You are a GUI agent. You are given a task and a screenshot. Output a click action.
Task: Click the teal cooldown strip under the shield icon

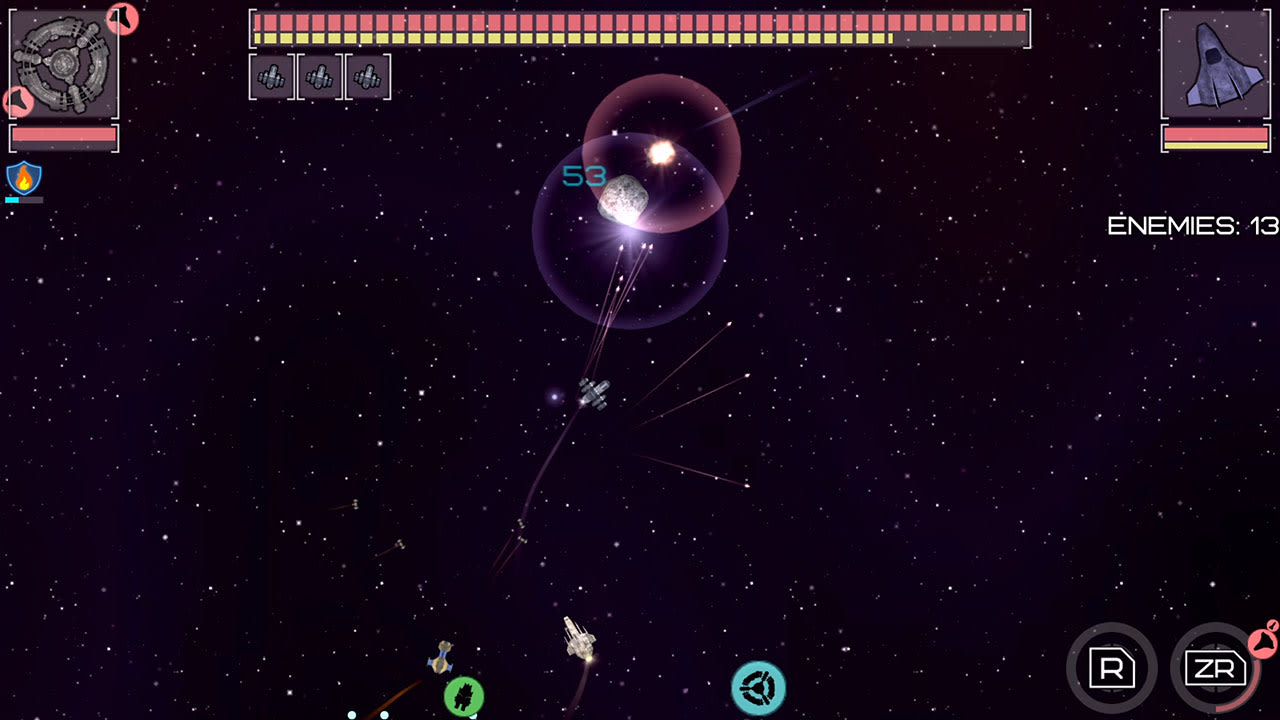14,200
